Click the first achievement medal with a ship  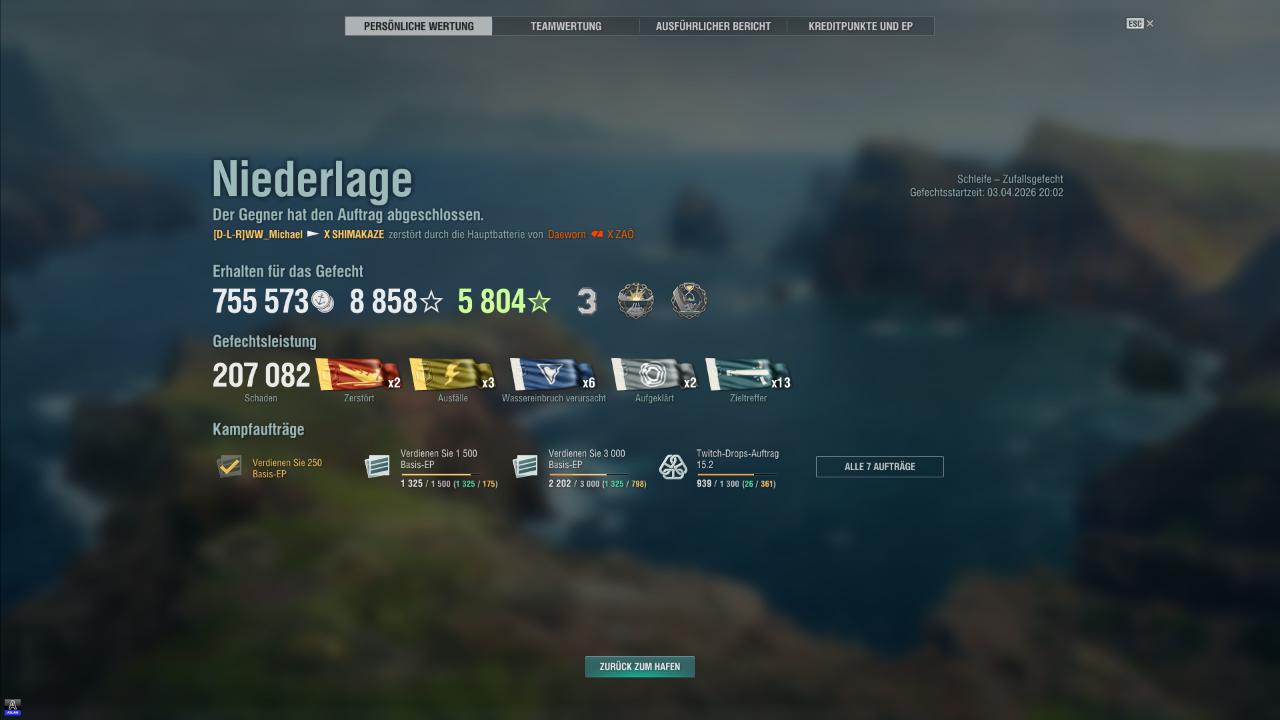point(635,300)
